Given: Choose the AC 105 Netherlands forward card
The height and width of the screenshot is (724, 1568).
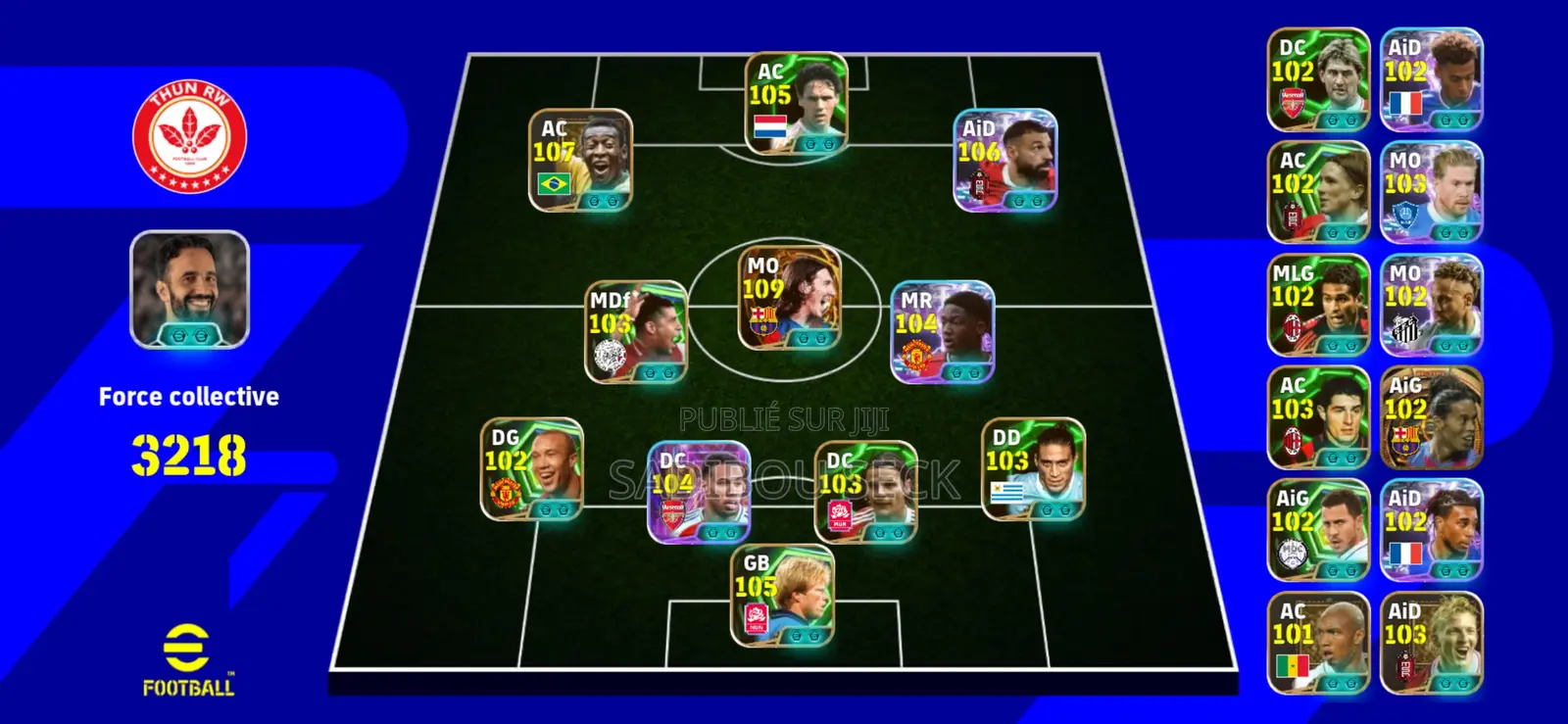Looking at the screenshot, I should pos(796,105).
